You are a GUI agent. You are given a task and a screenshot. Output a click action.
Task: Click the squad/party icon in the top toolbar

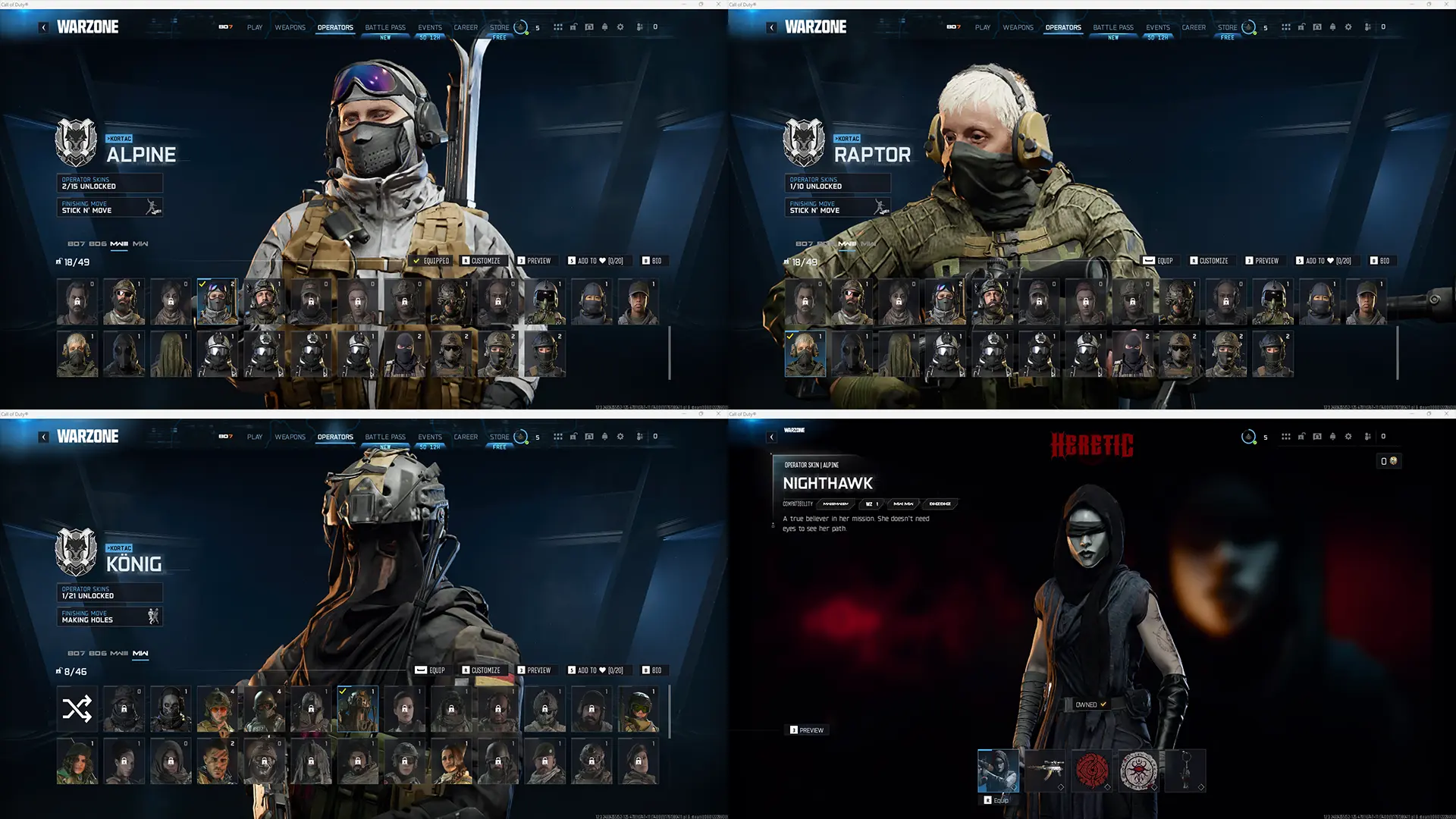click(641, 27)
